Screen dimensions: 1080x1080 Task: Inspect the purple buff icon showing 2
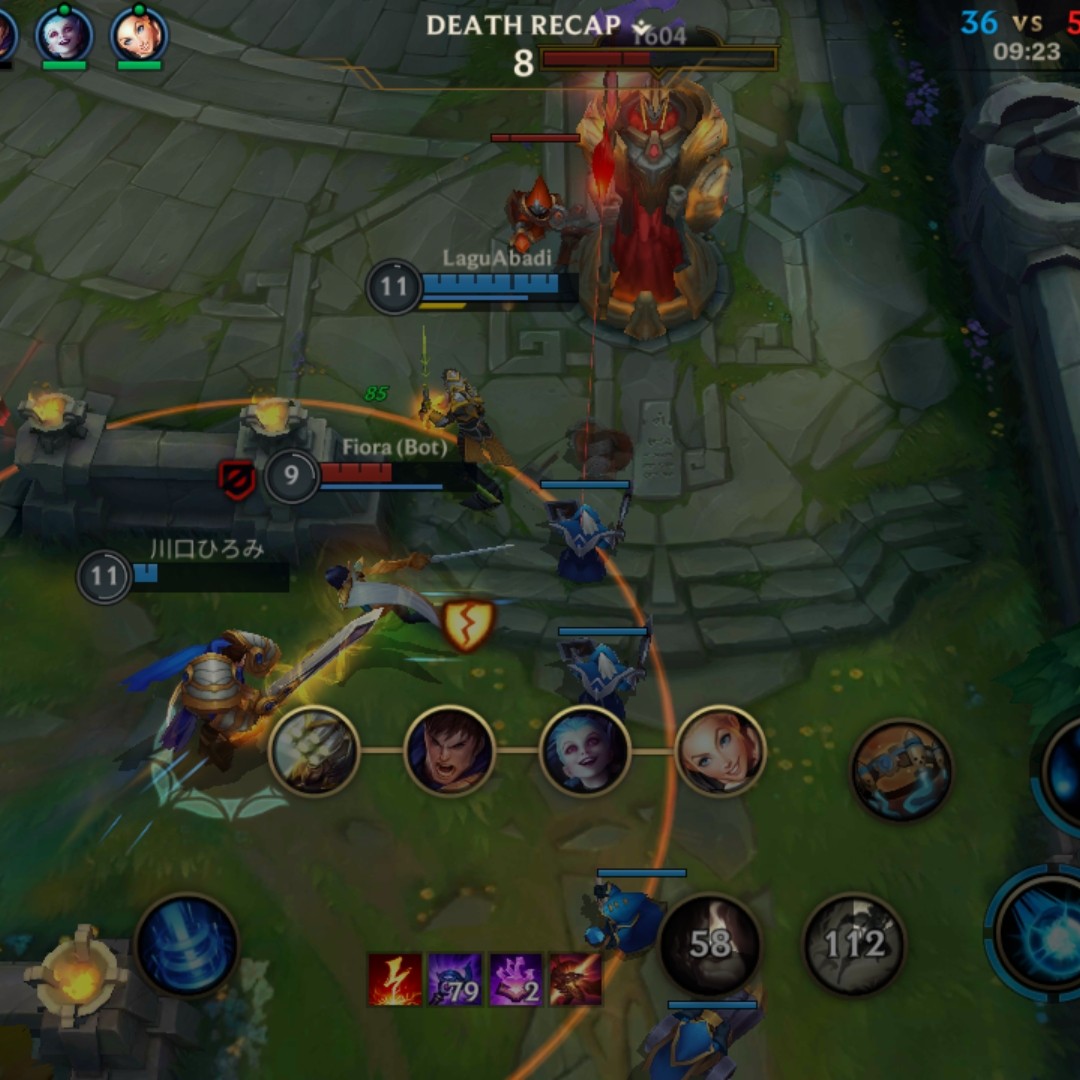pos(515,979)
